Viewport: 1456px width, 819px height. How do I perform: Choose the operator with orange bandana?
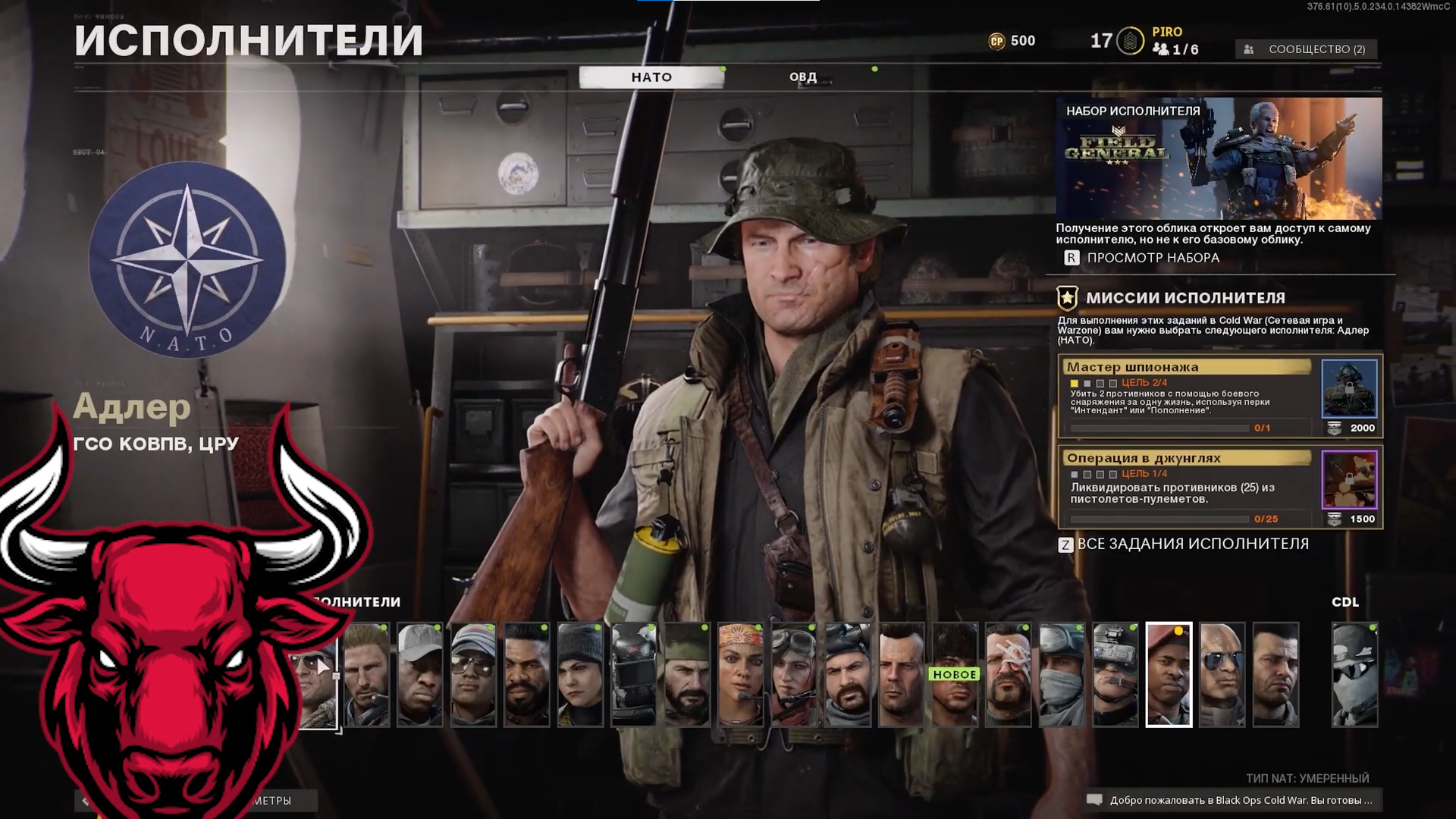(x=741, y=675)
